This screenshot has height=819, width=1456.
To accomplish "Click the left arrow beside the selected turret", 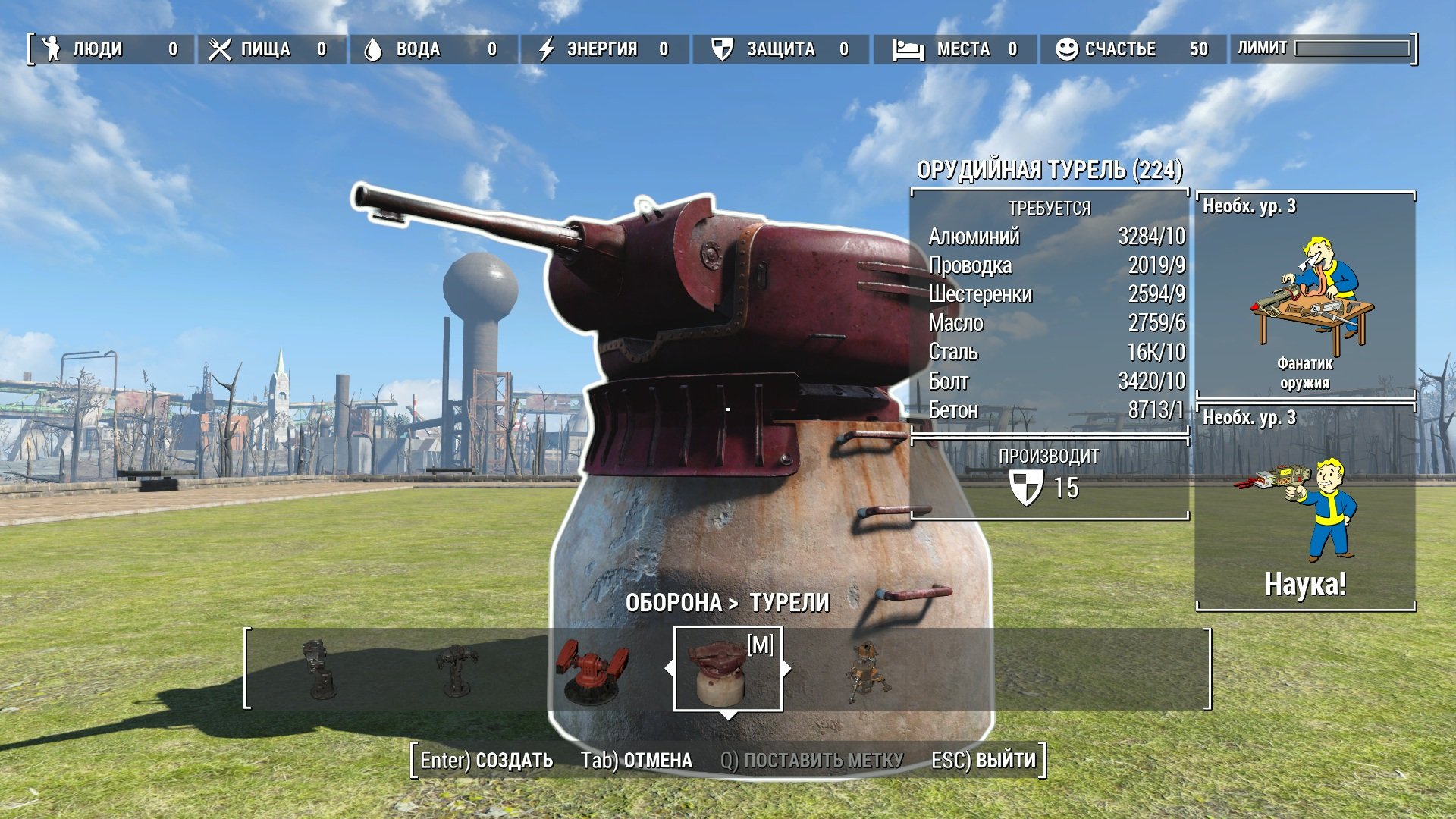I will [669, 669].
